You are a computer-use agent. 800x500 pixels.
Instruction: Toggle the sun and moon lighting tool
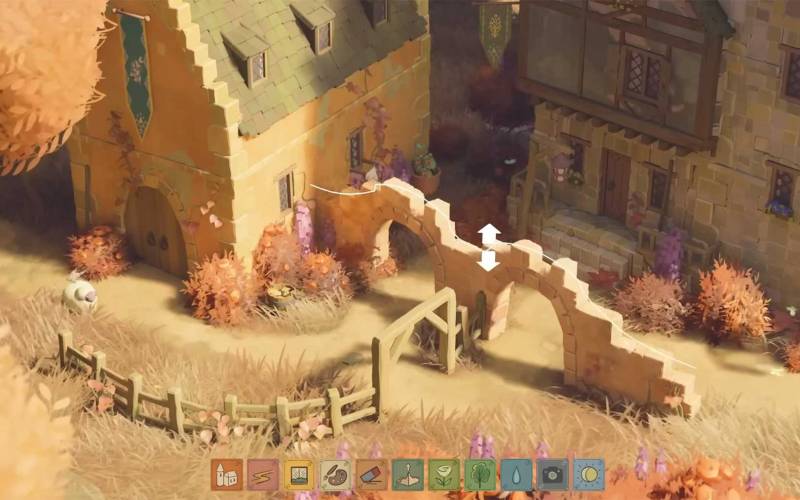coord(588,474)
